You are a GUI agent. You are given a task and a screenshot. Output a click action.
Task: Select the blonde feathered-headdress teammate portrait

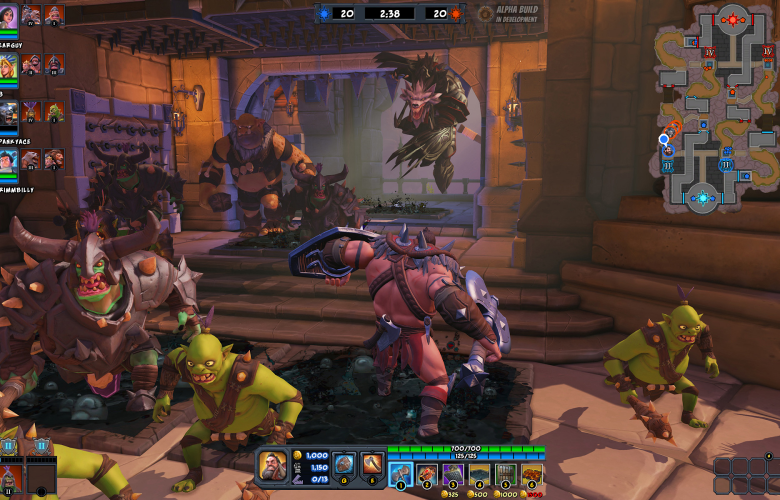(x=8, y=65)
